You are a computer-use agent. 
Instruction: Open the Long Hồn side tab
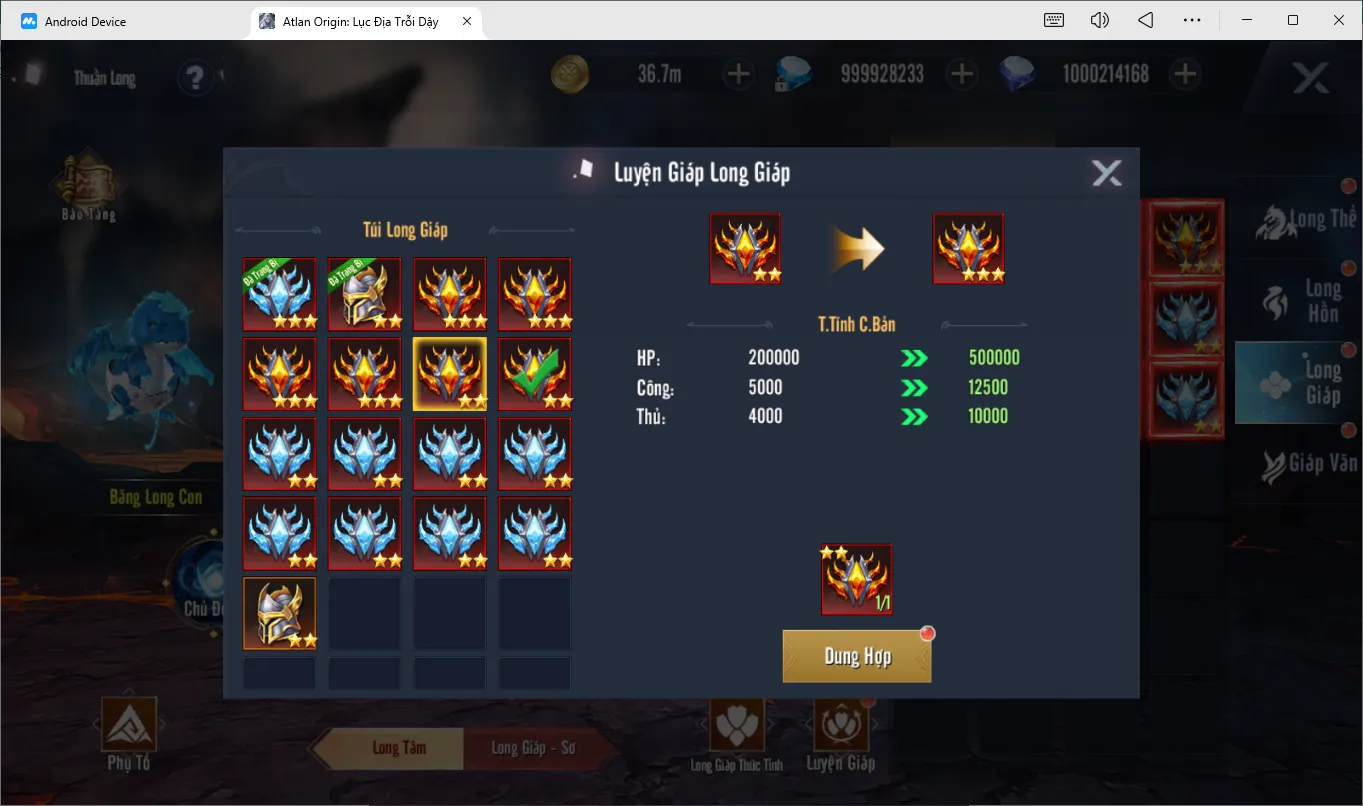pyautogui.click(x=1297, y=301)
